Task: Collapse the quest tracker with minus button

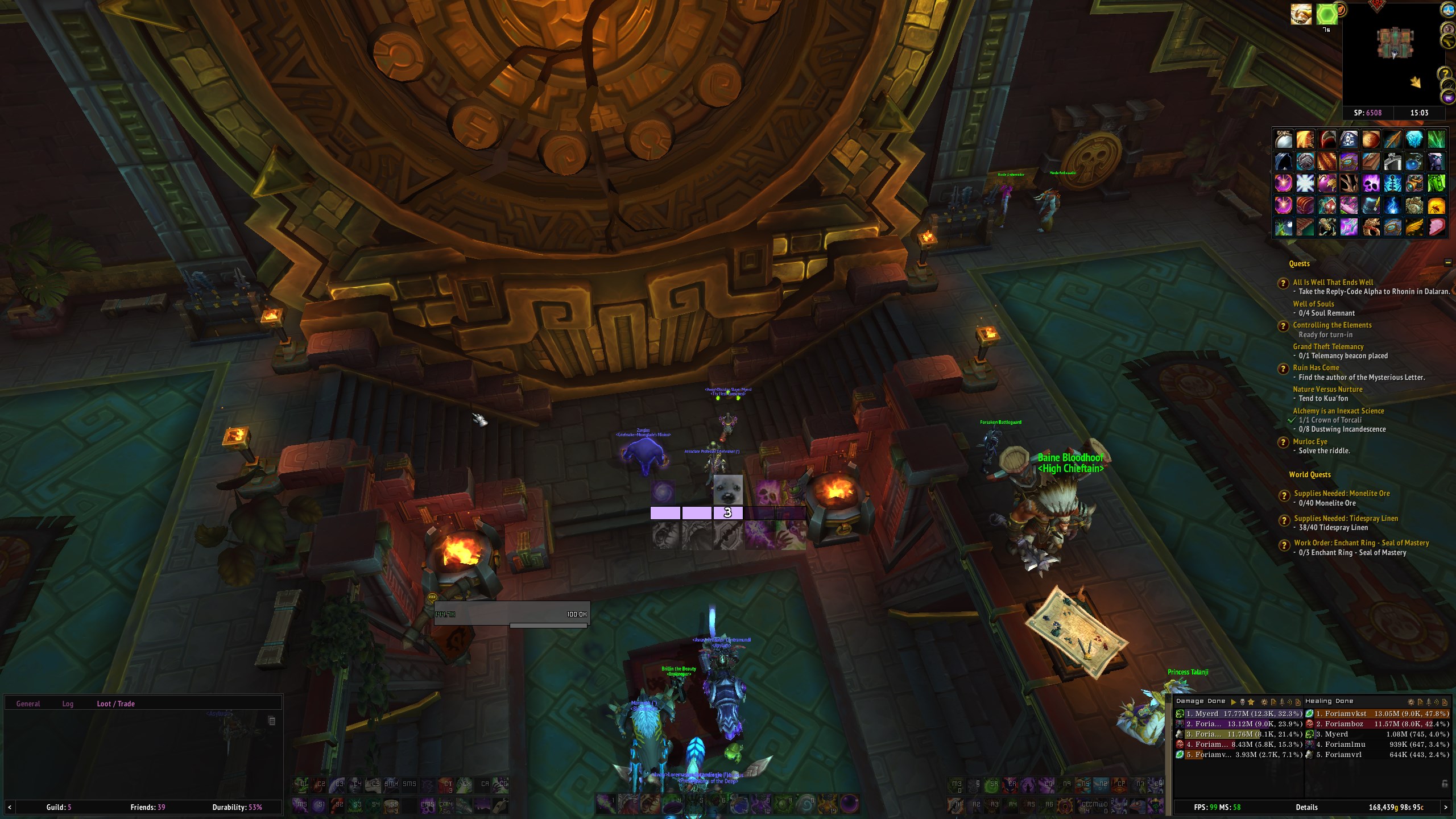Action: coord(1447,262)
